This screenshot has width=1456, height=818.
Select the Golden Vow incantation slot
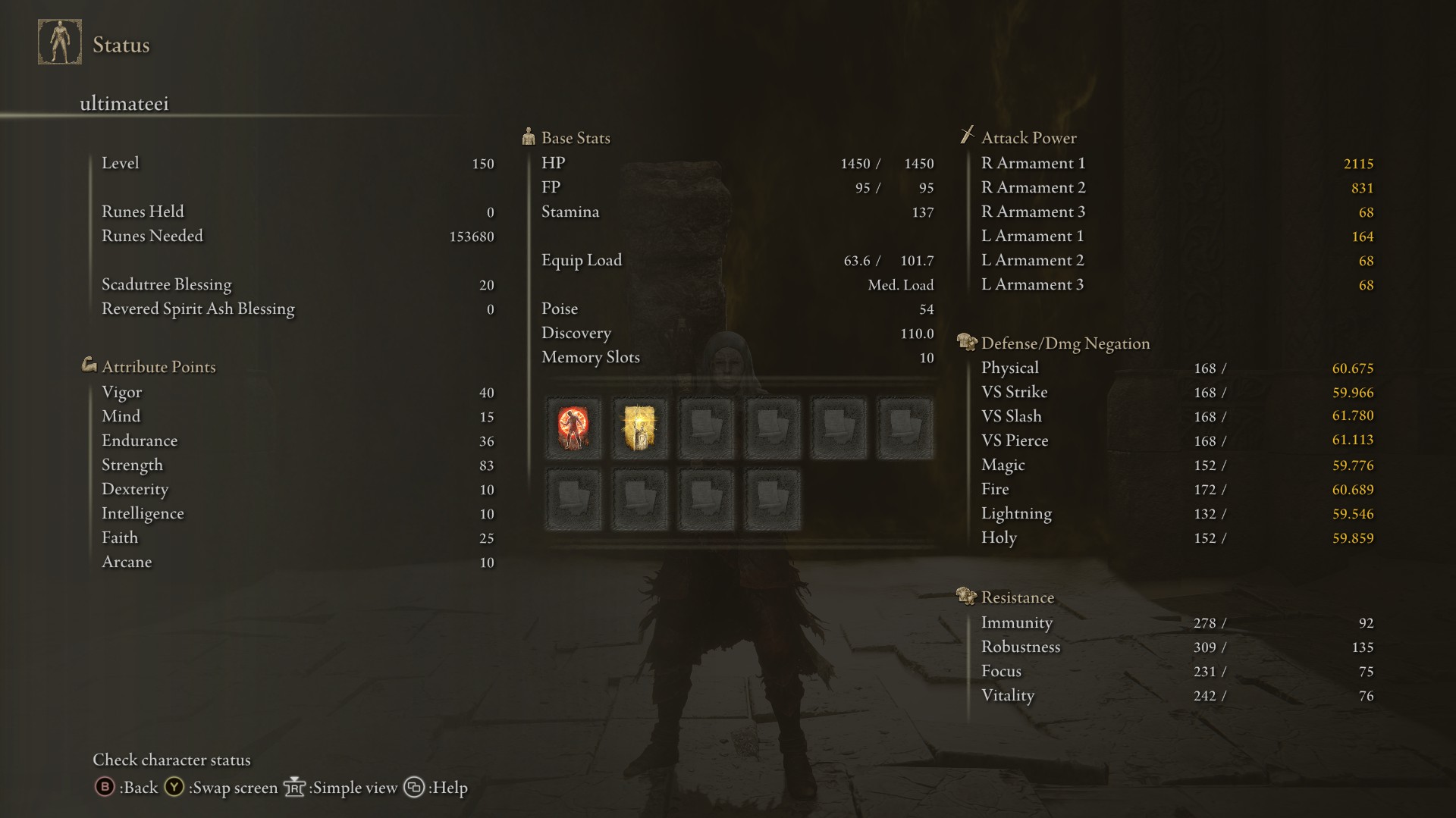click(639, 428)
